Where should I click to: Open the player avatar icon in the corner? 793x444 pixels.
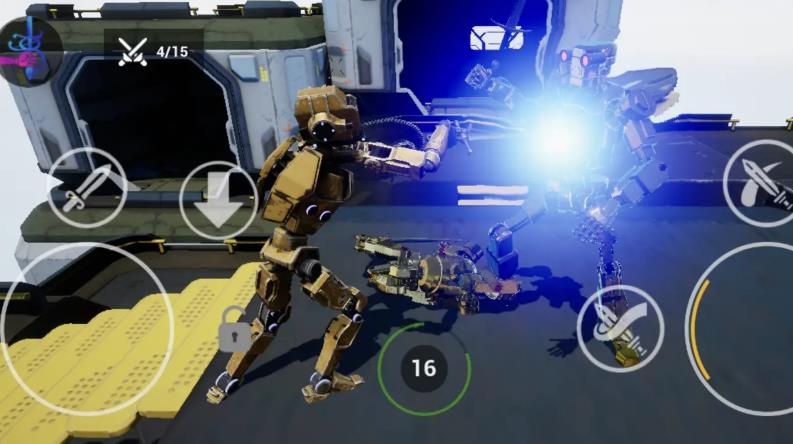pos(27,49)
